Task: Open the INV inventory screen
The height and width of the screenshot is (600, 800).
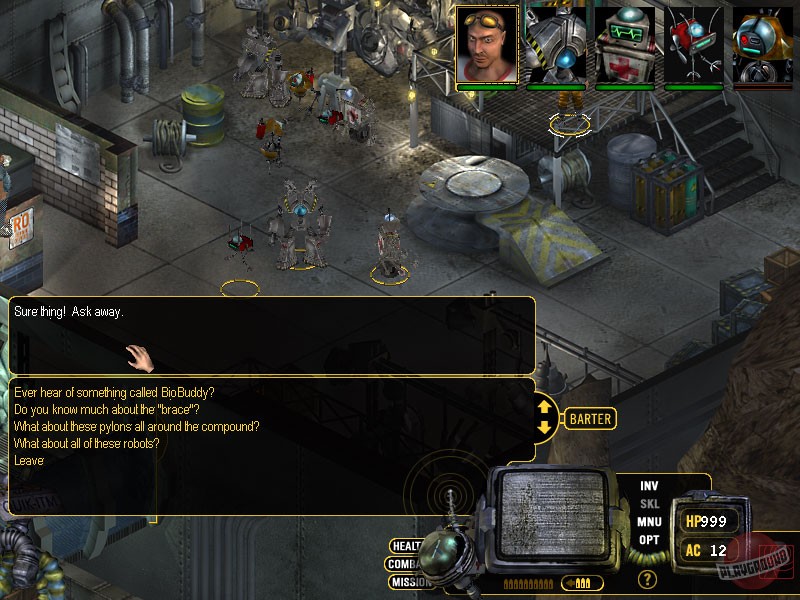Action: 649,486
